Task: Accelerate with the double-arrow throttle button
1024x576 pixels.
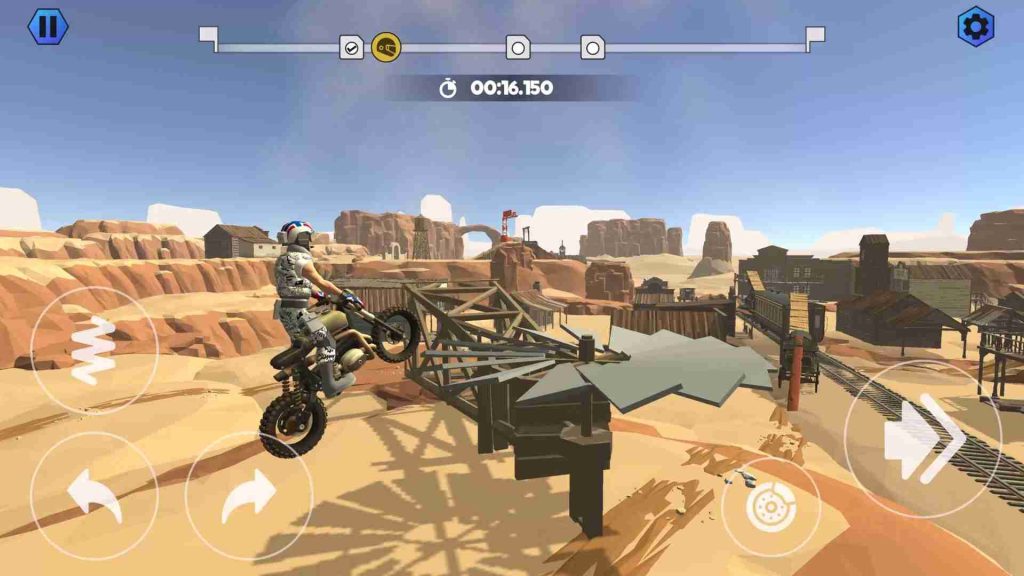Action: click(923, 438)
